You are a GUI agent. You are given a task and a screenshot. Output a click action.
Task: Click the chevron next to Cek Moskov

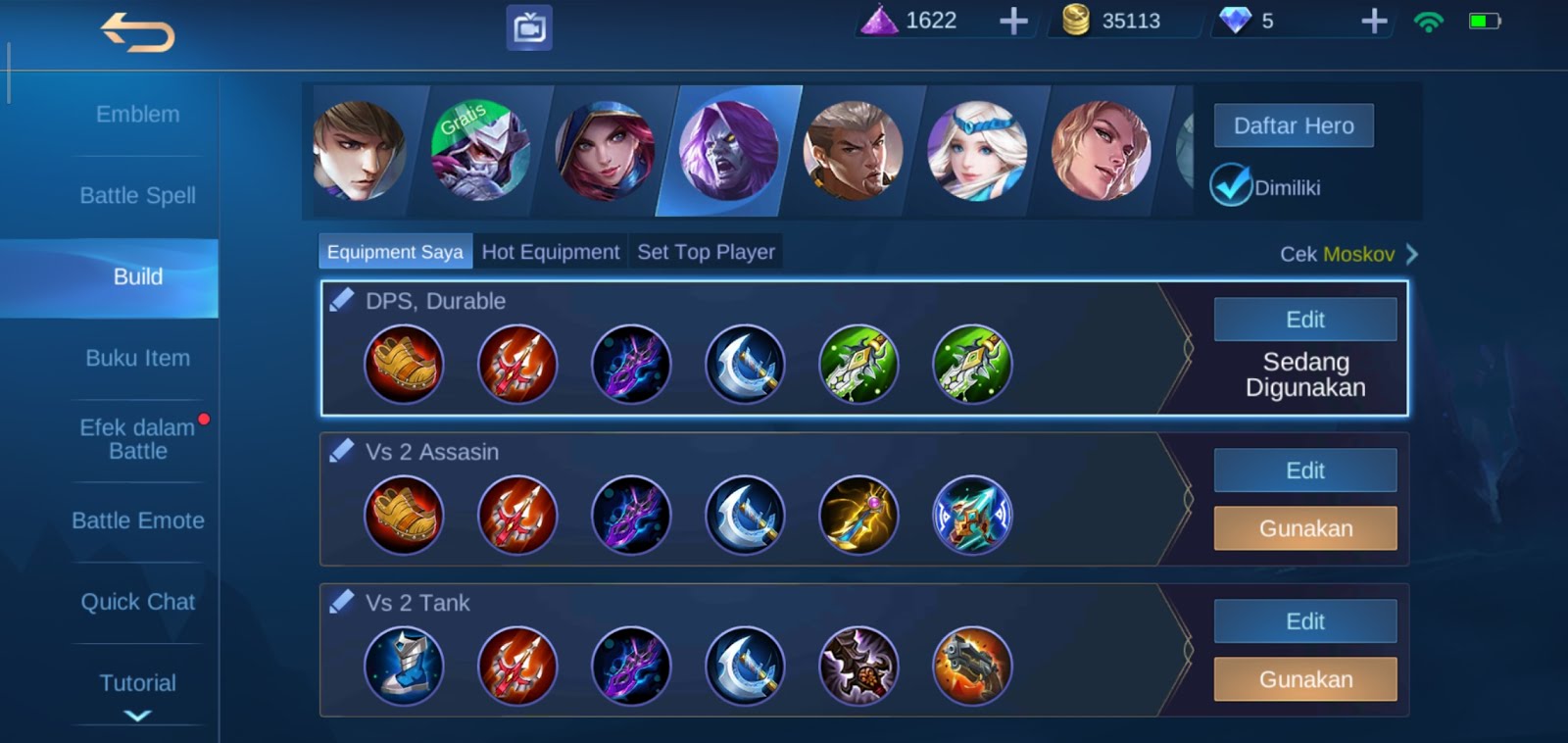pyautogui.click(x=1411, y=254)
